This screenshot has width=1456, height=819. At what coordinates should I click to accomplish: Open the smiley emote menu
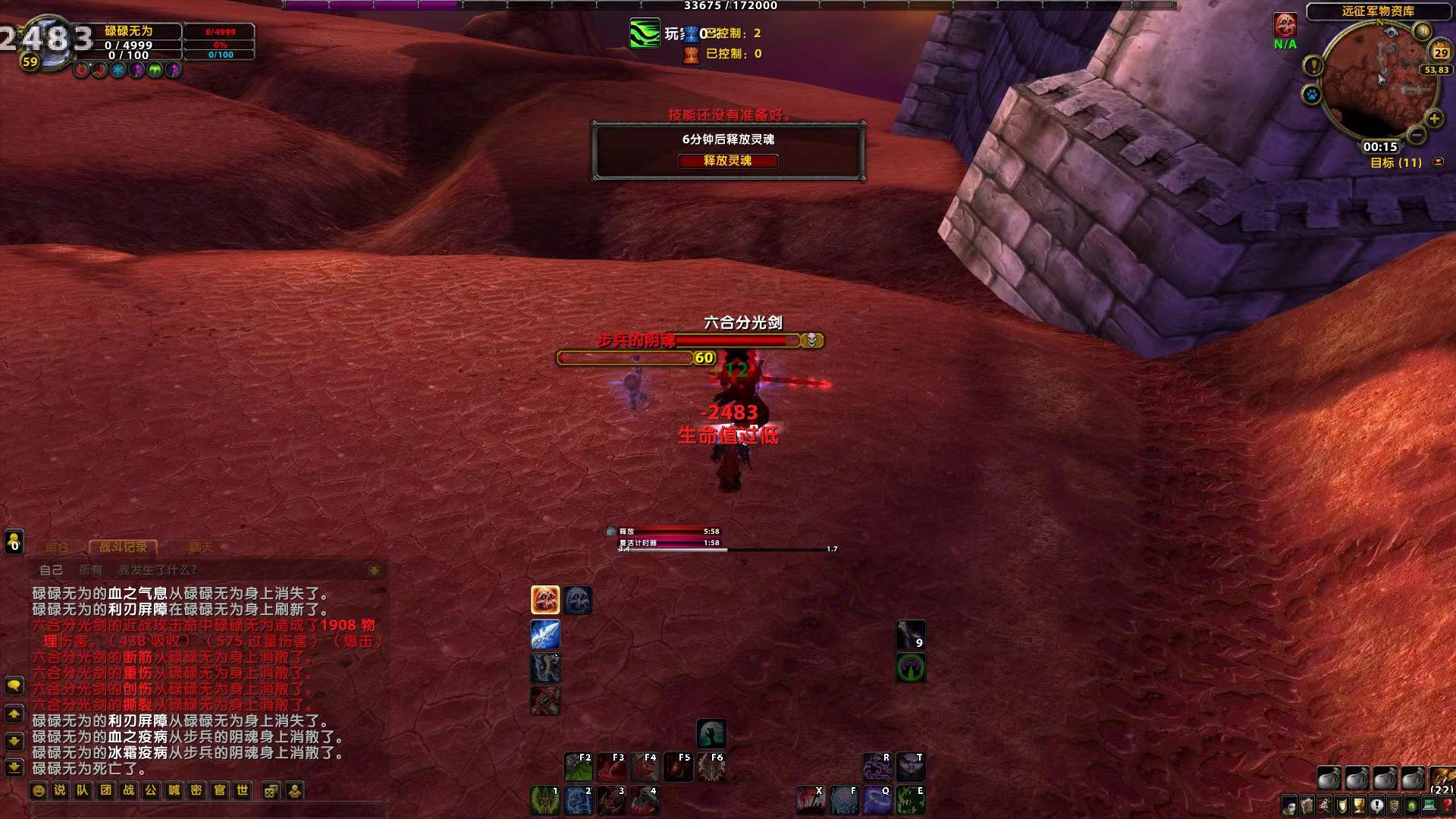coord(38,791)
